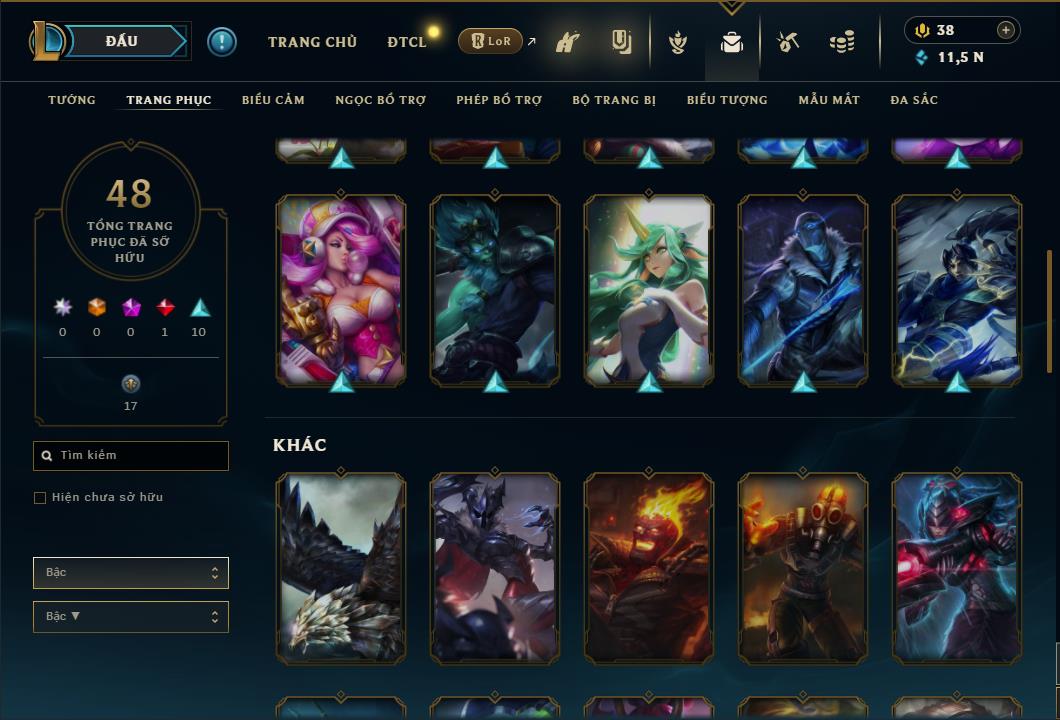Show the BỘ TRANG BỊ tab
This screenshot has height=720, width=1060.
click(614, 100)
